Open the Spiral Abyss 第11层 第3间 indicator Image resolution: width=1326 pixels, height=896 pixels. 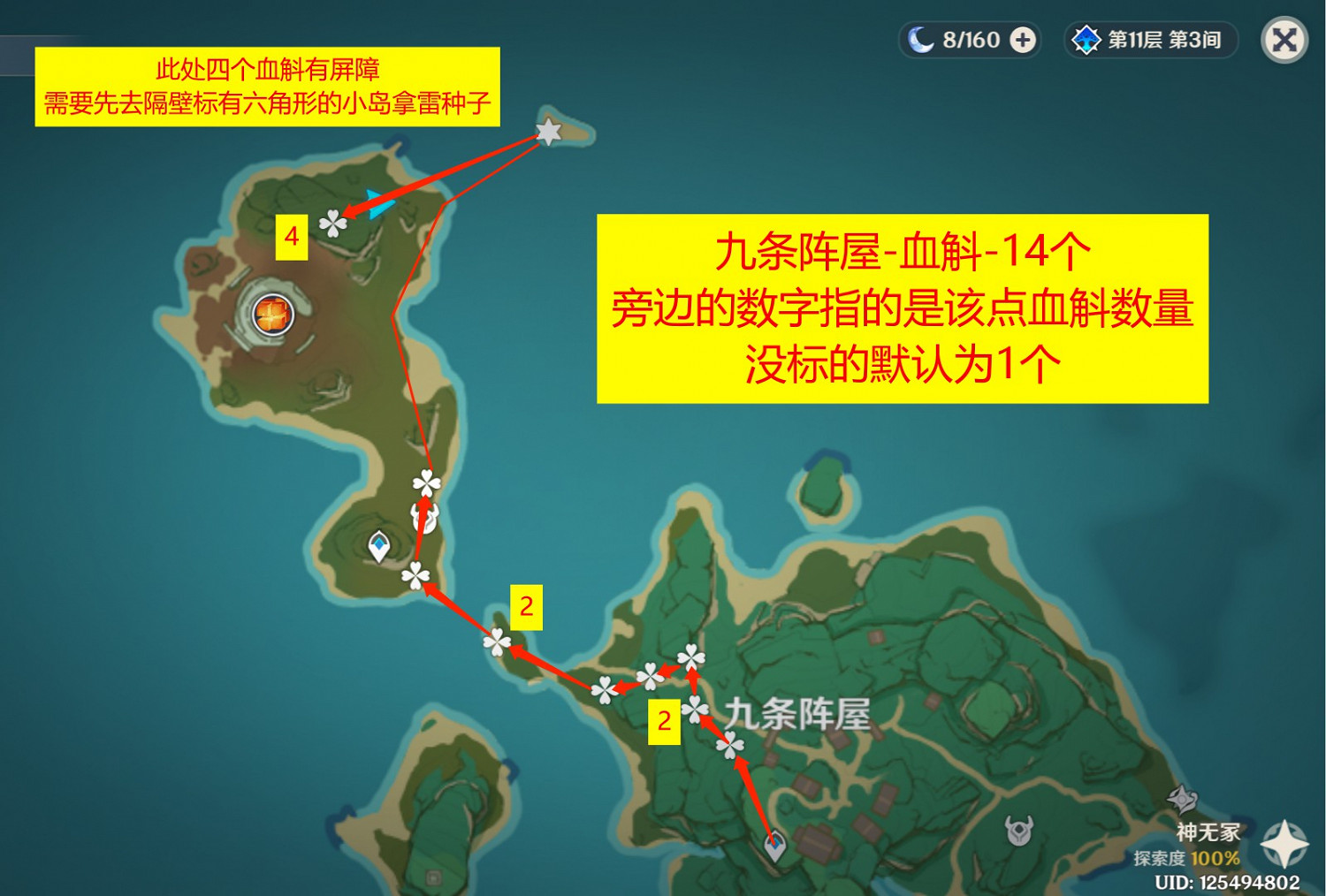[x=1149, y=40]
